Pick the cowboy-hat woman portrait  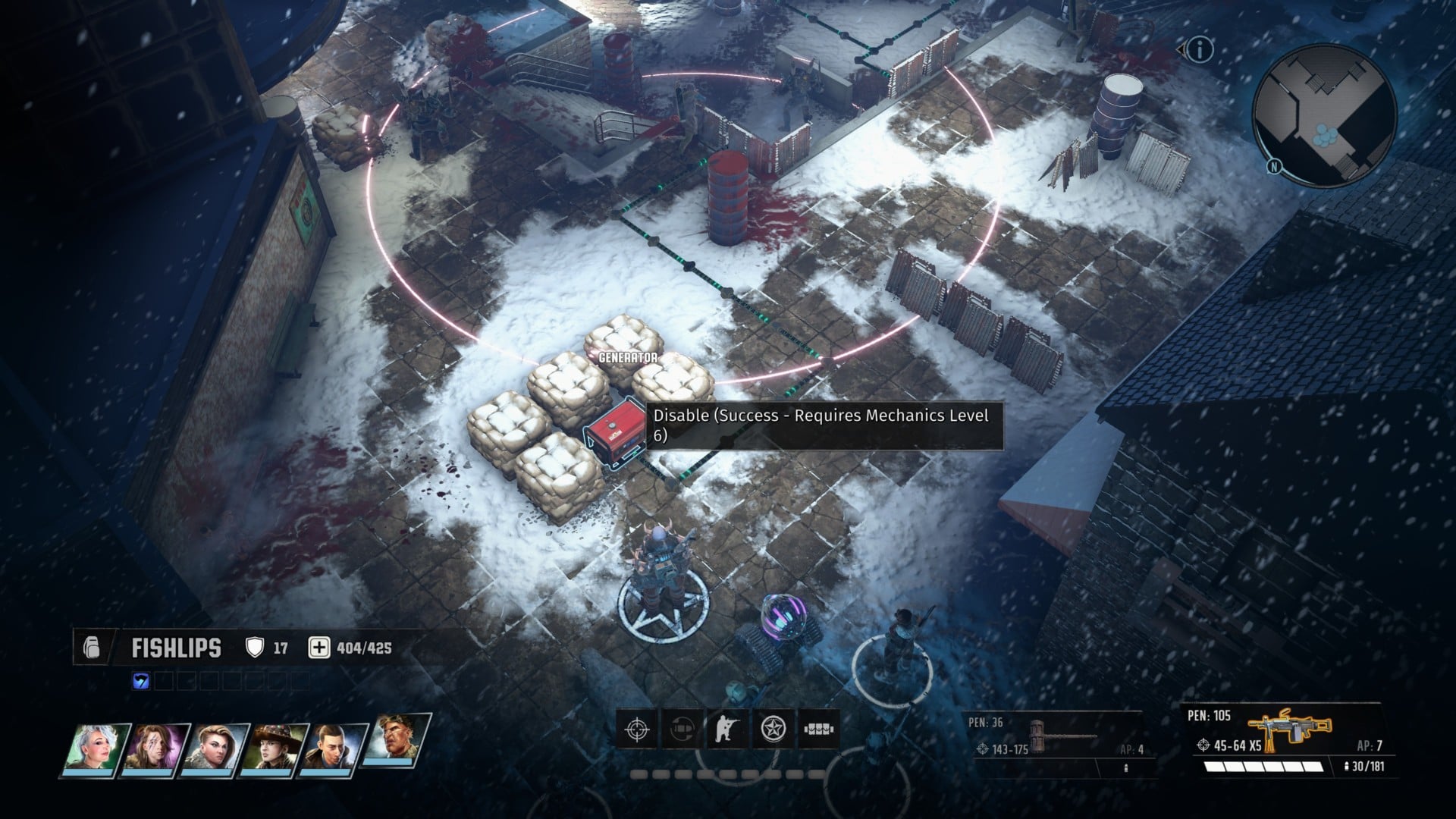(x=275, y=747)
